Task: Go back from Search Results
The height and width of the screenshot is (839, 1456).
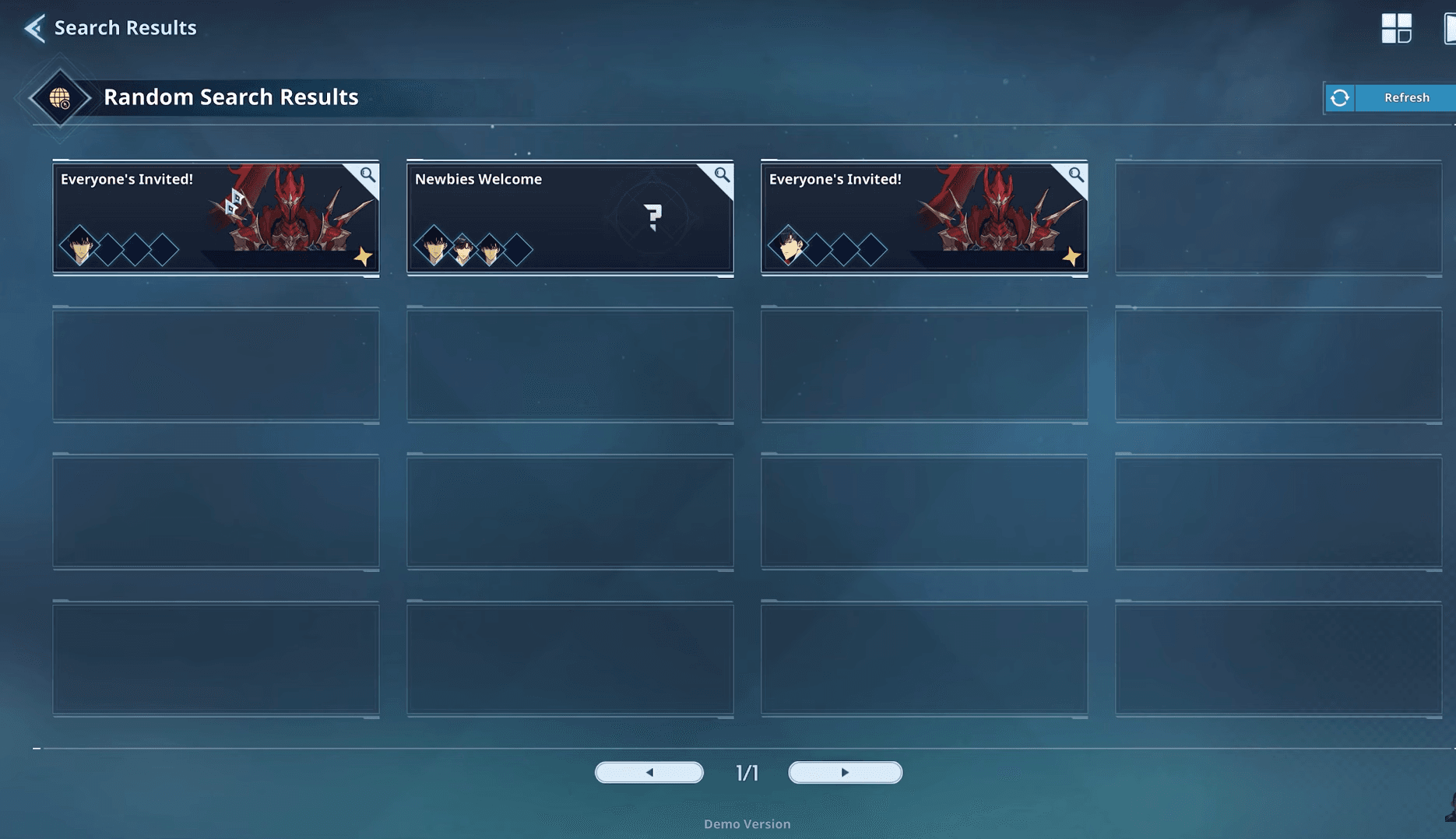Action: point(34,28)
